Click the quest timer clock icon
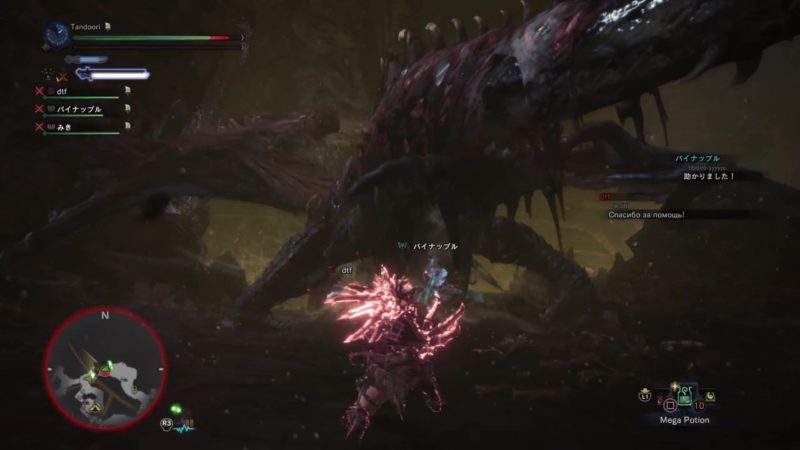 click(54, 36)
